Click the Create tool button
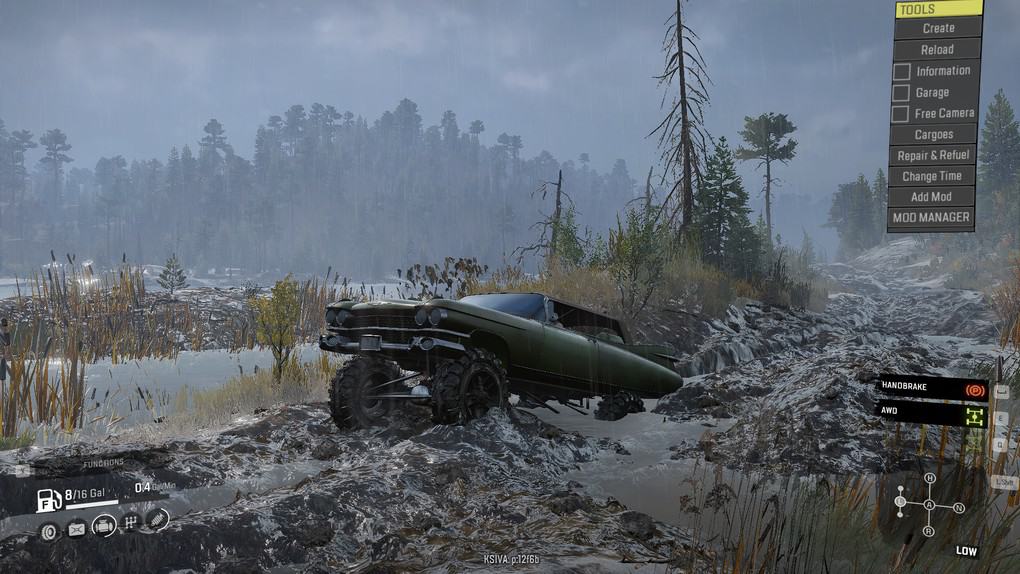Screen dimensions: 1020x574 [x=937, y=28]
